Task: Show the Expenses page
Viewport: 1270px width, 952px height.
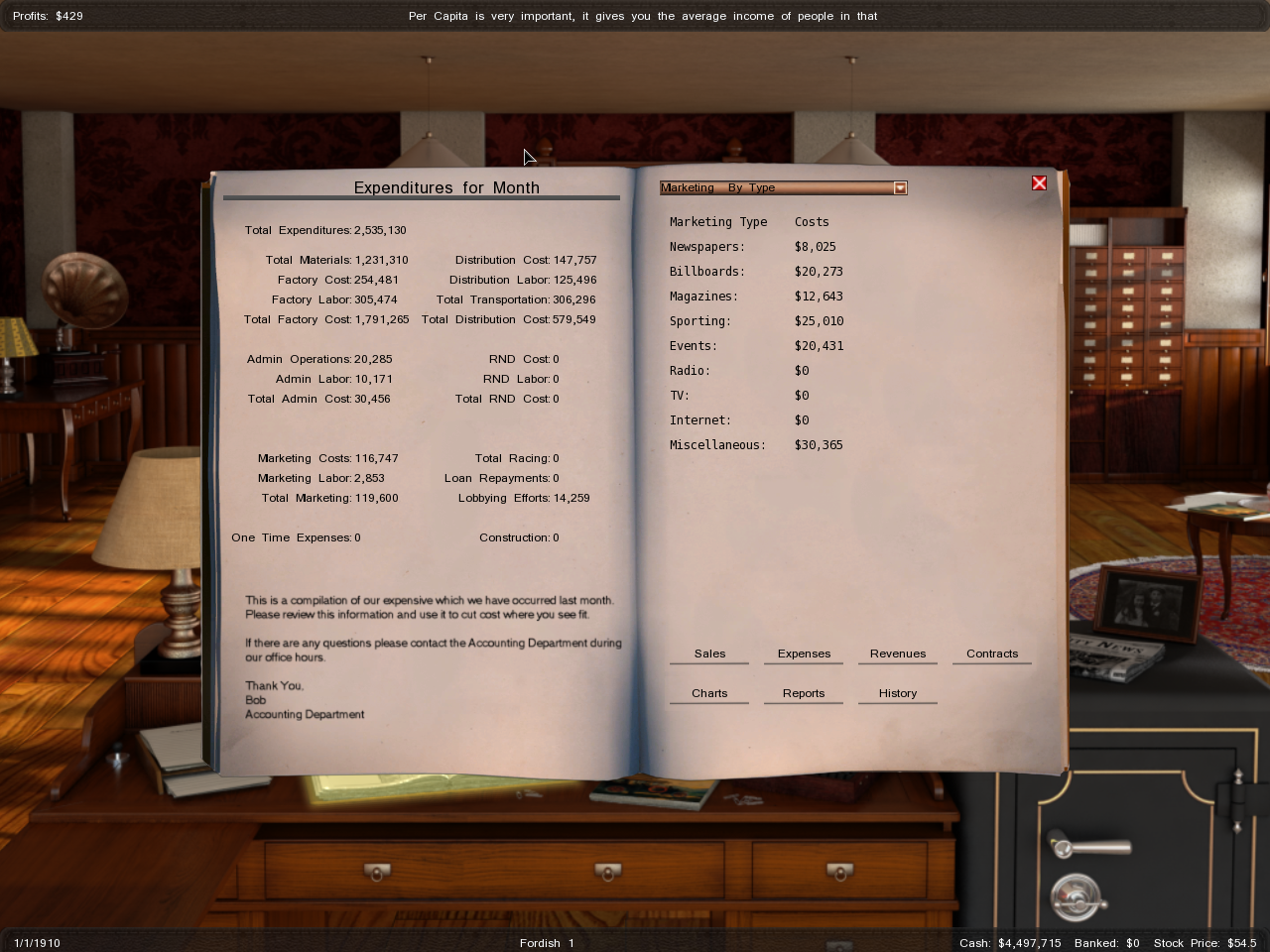Action: pyautogui.click(x=804, y=654)
